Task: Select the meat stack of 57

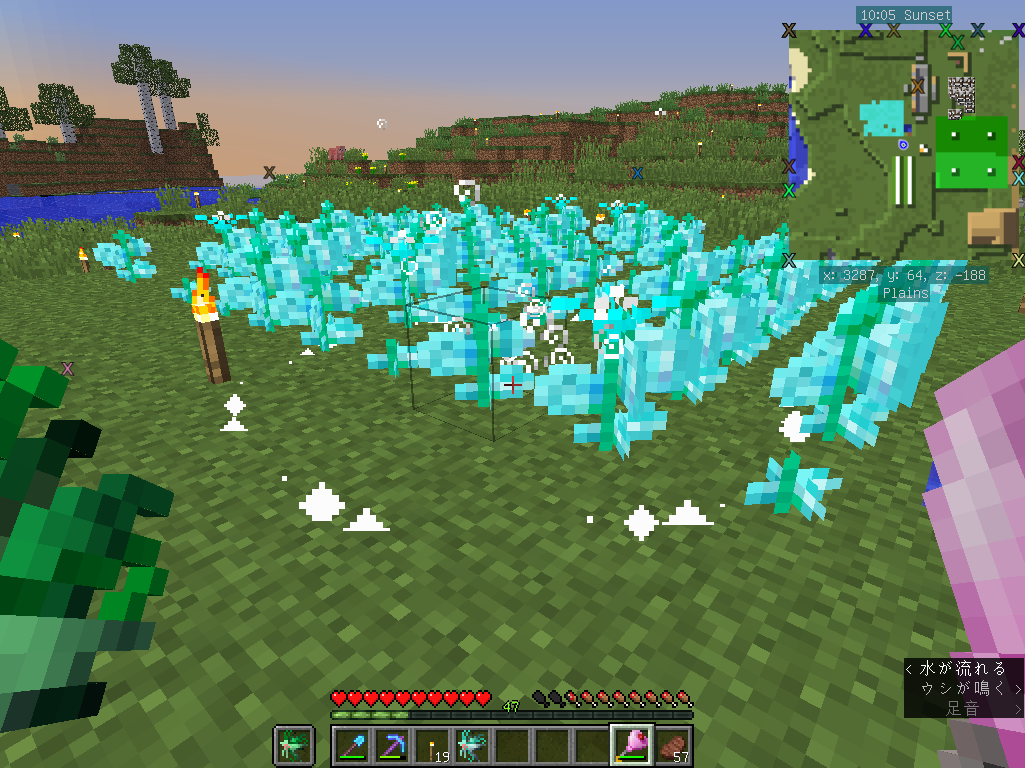Action: point(672,745)
